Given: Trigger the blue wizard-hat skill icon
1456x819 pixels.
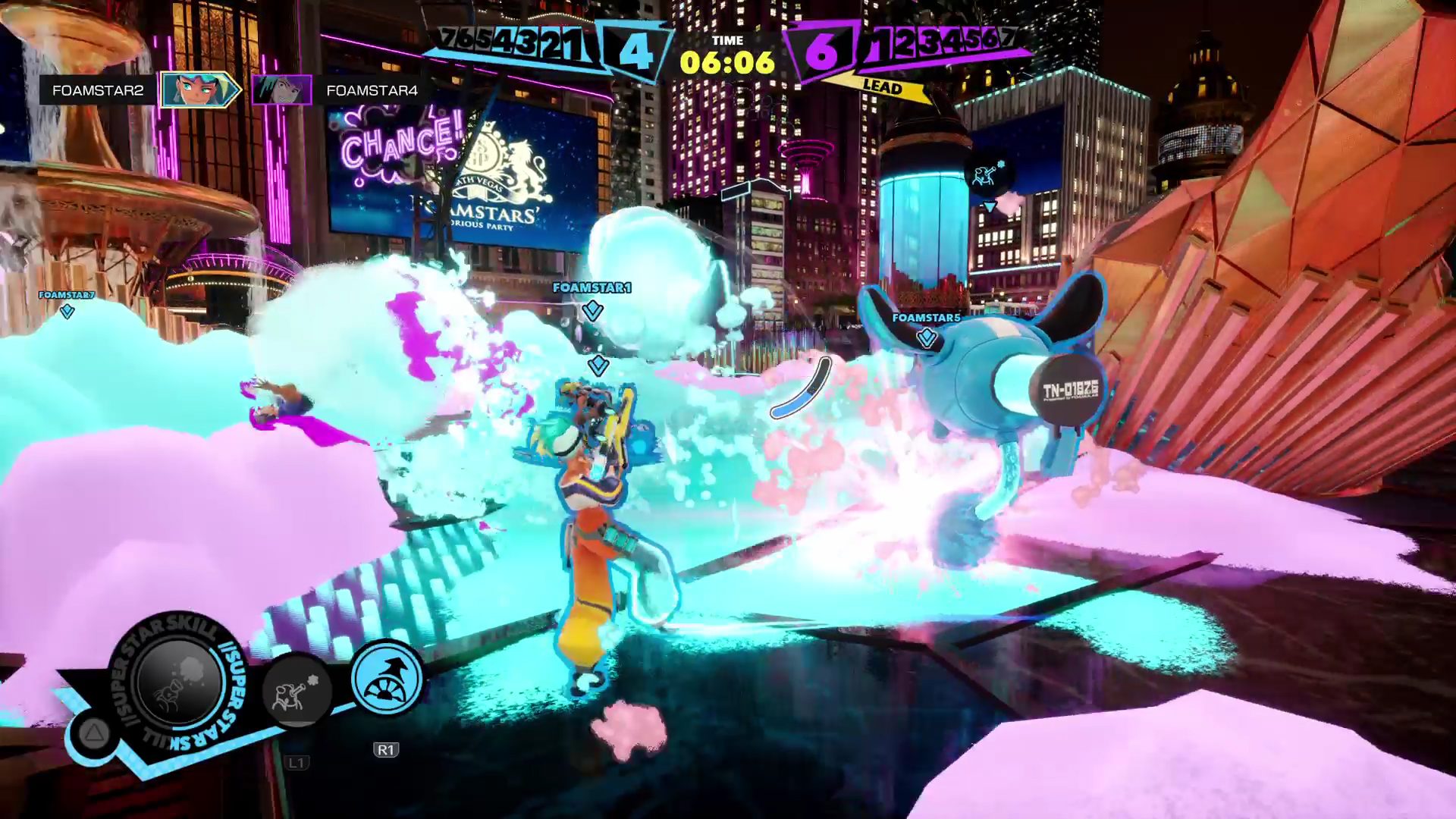Looking at the screenshot, I should (388, 677).
